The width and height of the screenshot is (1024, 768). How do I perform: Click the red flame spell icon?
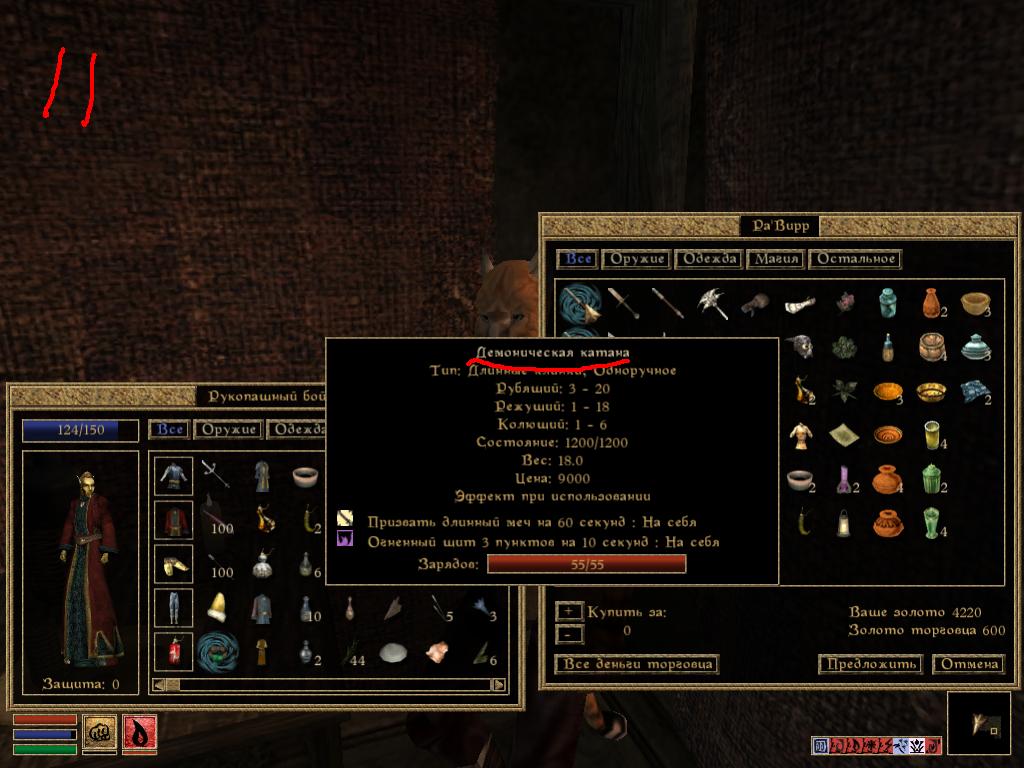138,733
